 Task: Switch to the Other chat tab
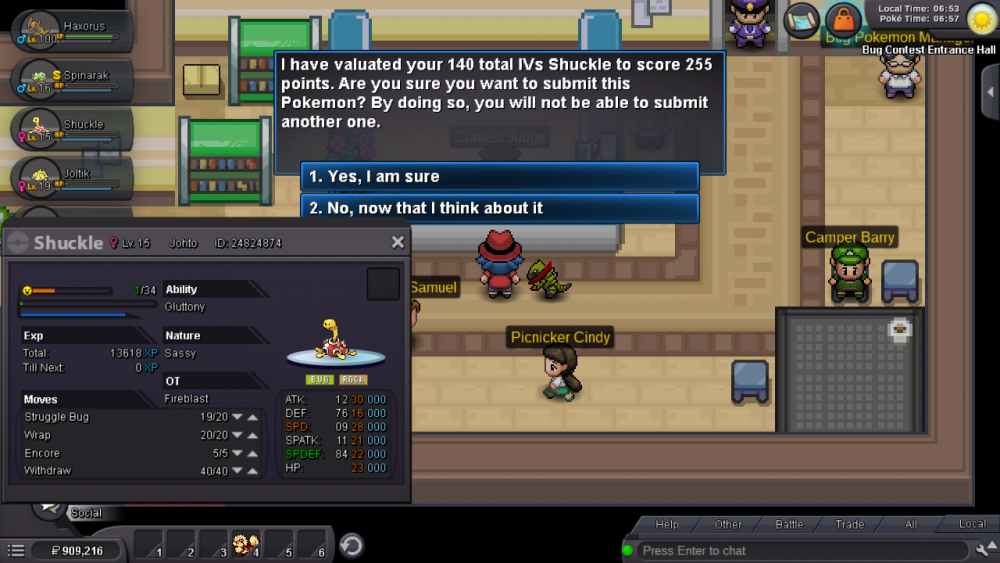tap(728, 524)
